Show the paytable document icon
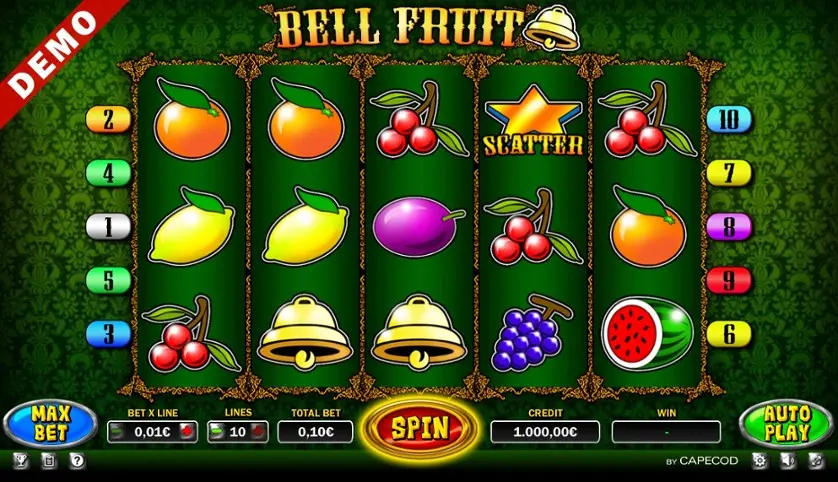Screen dimensions: 838x482 (x=49, y=461)
